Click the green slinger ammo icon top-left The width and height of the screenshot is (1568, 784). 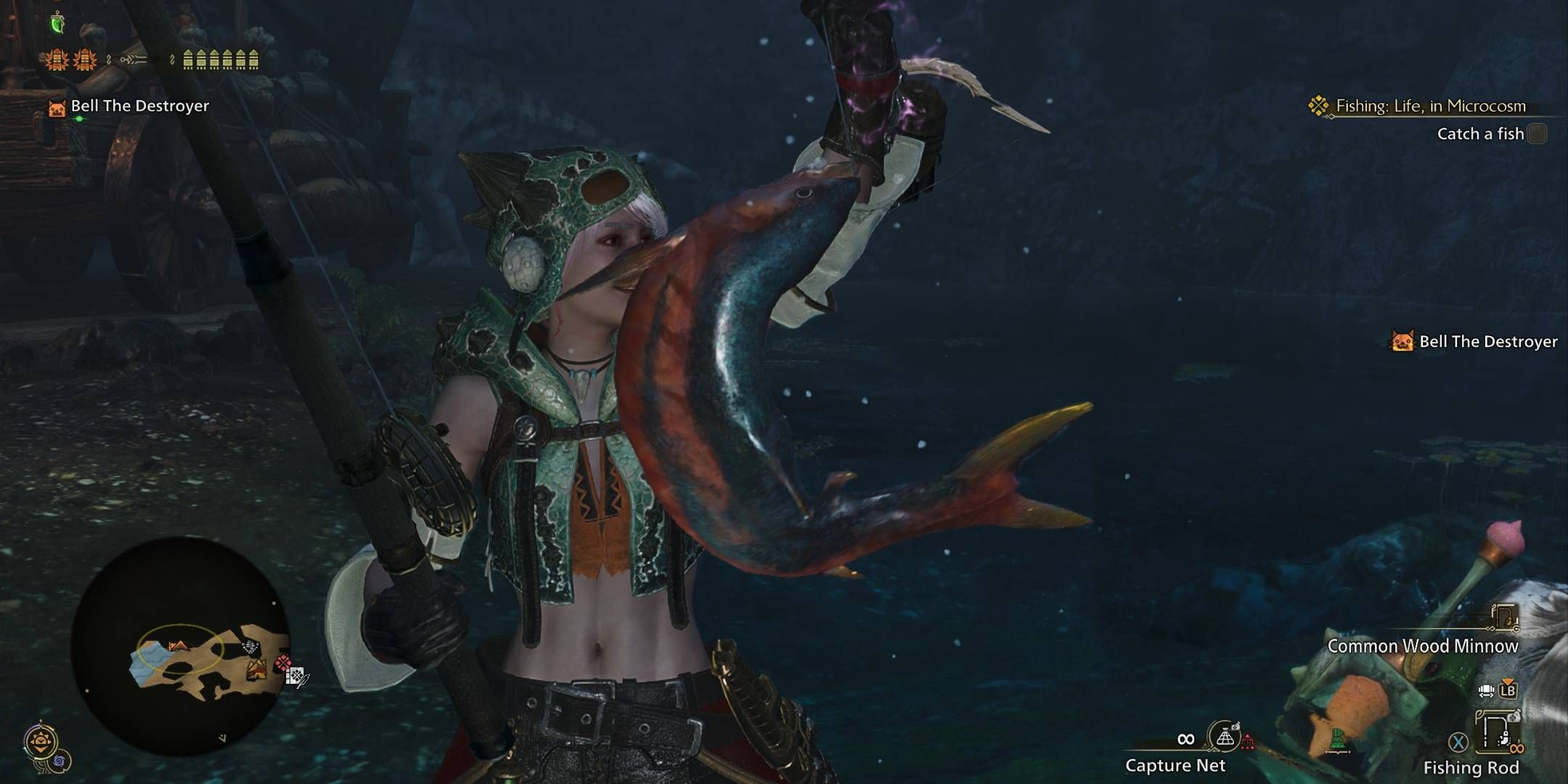(x=57, y=23)
